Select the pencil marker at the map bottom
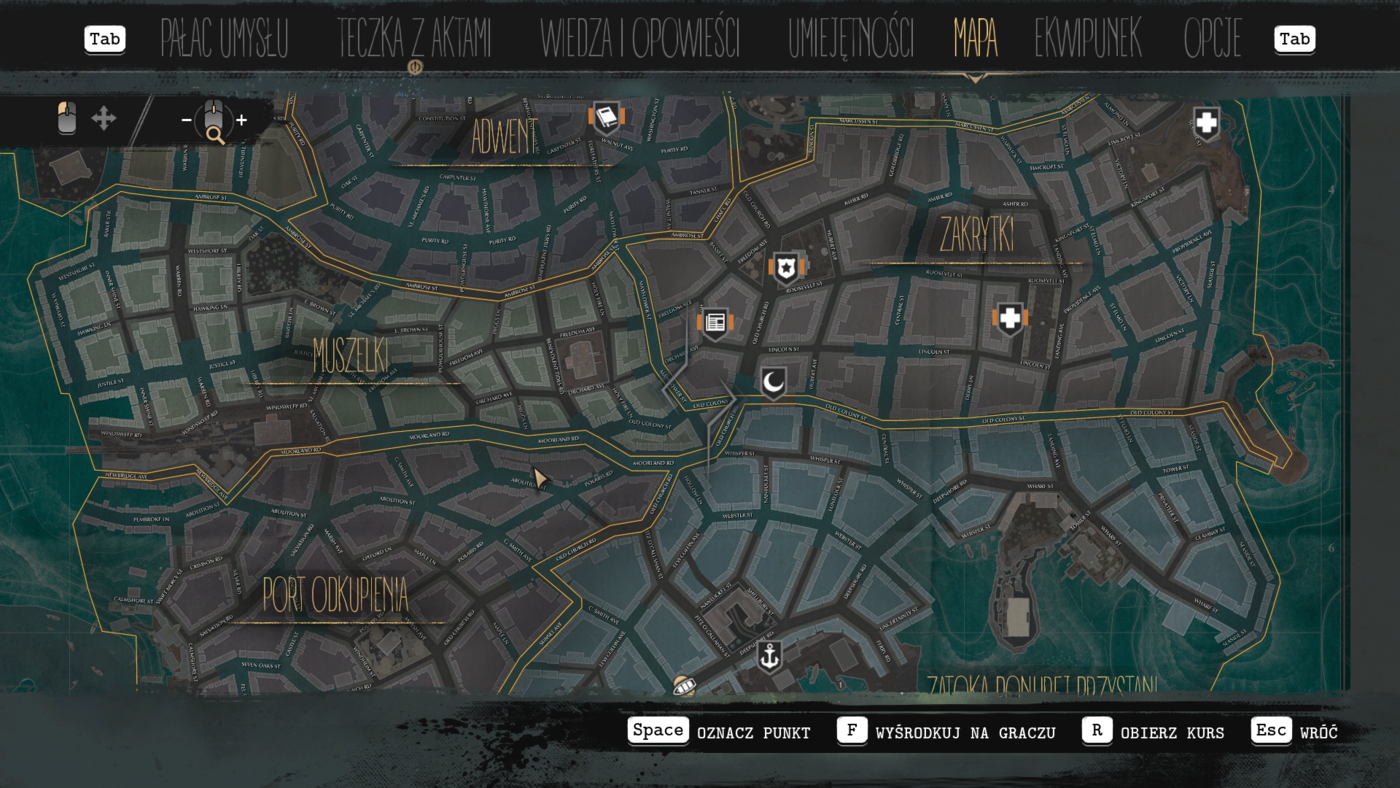This screenshot has height=788, width=1400. pos(686,686)
